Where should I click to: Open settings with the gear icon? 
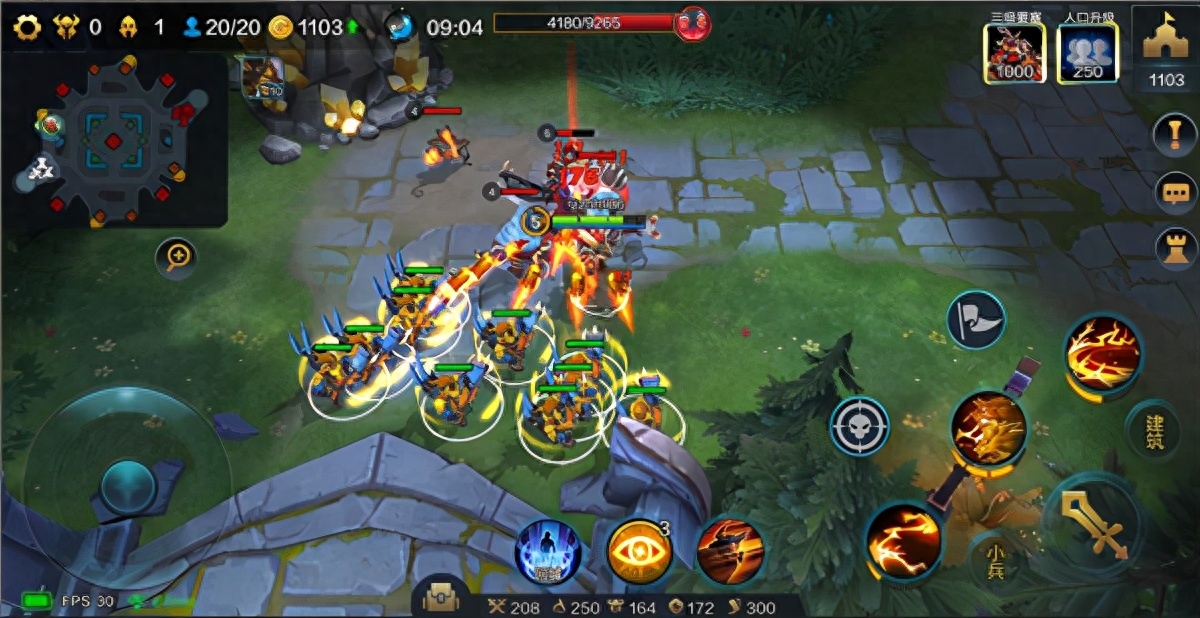click(27, 27)
